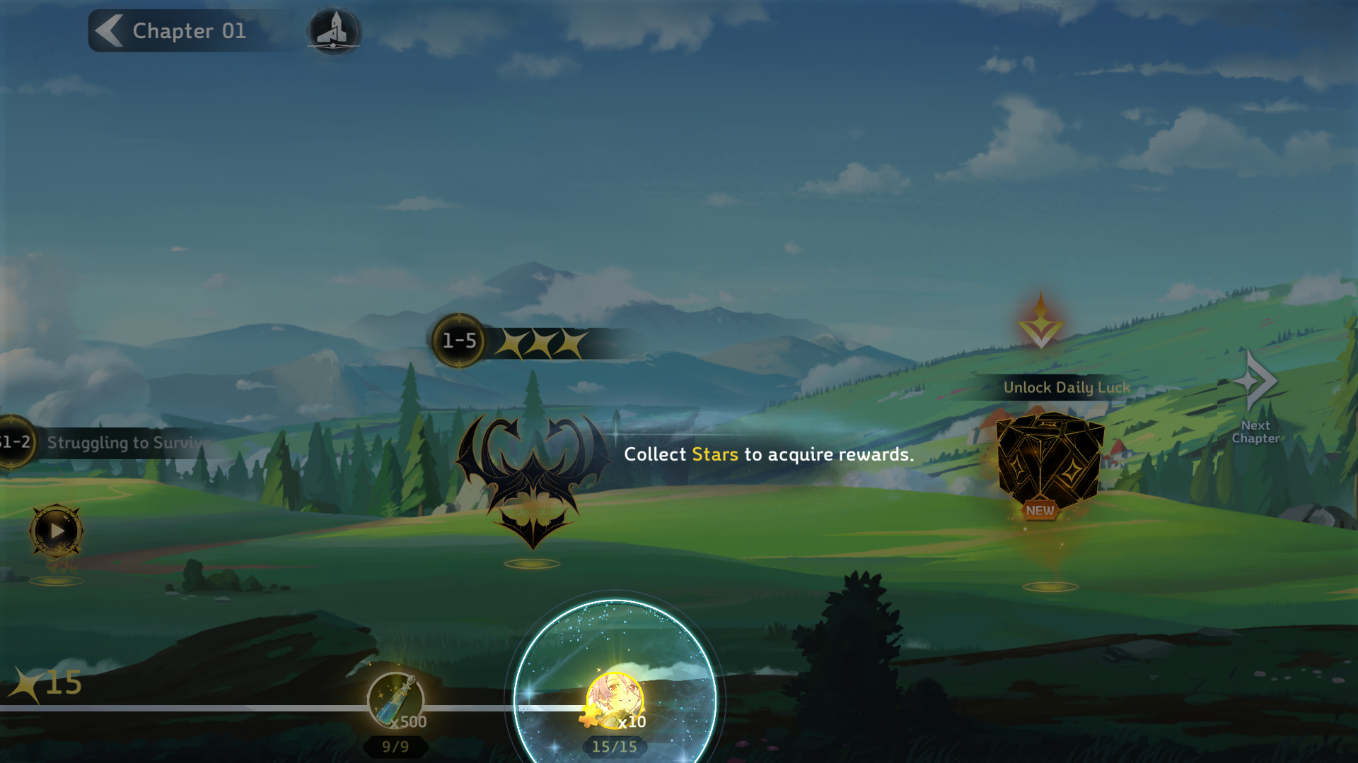Open the ship icon beside Chapter 01
Viewport: 1358px width, 763px height.
[333, 32]
